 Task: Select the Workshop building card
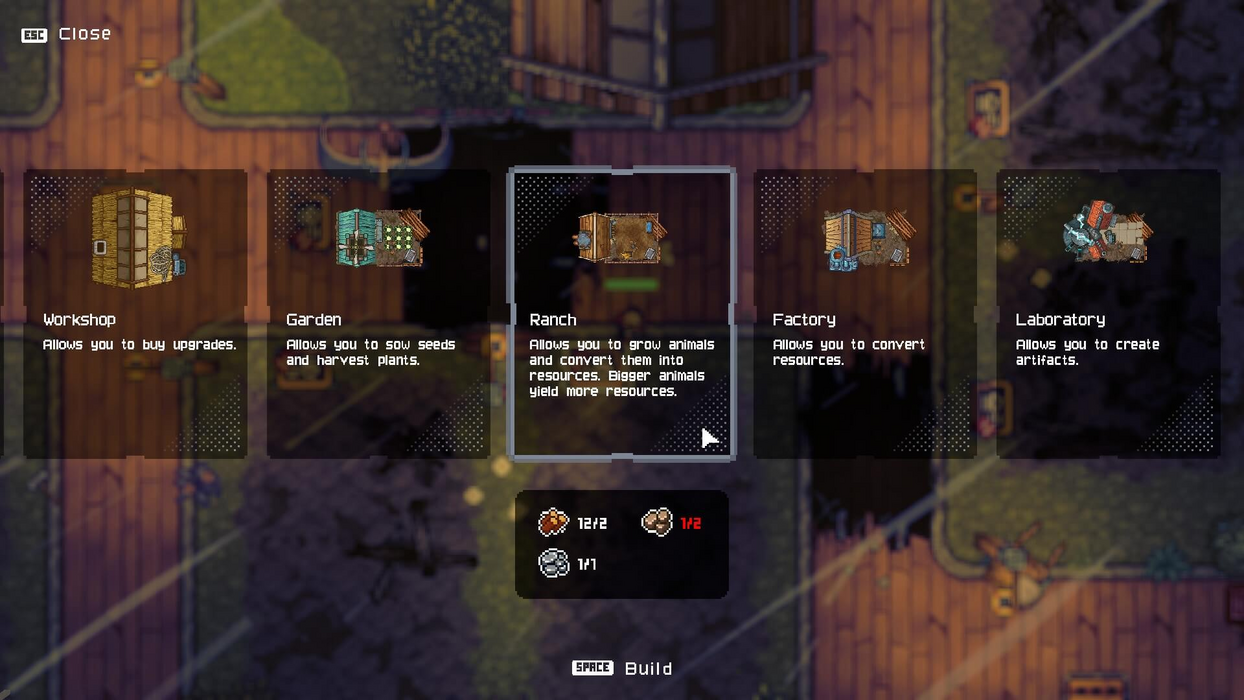[135, 313]
